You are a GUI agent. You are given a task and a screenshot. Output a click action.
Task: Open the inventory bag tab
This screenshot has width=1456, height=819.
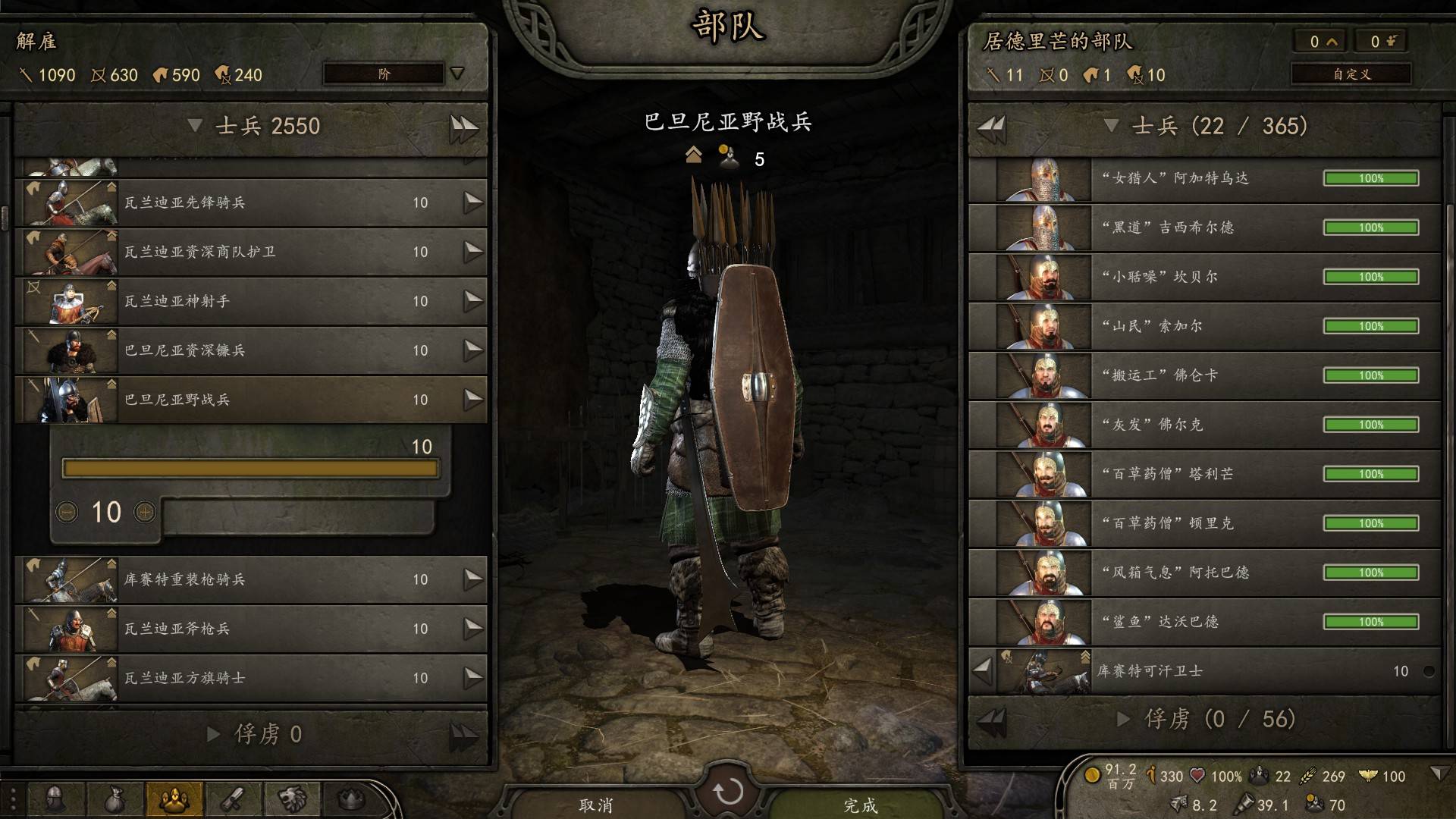click(x=114, y=799)
